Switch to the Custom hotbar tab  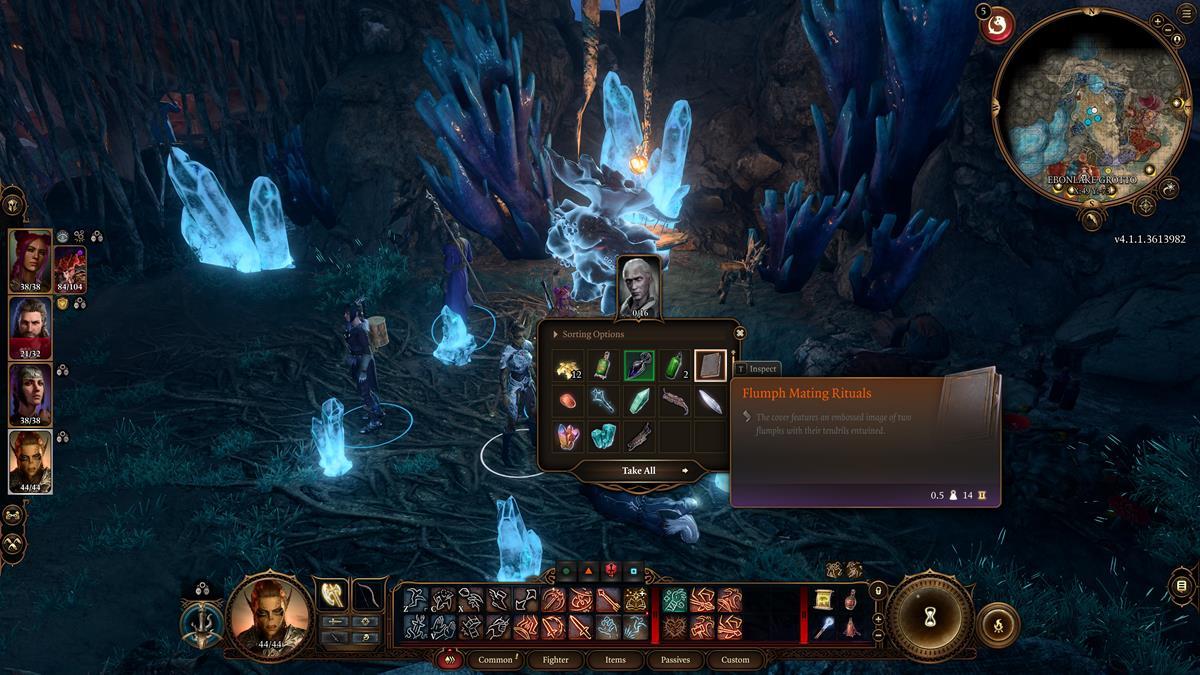735,660
